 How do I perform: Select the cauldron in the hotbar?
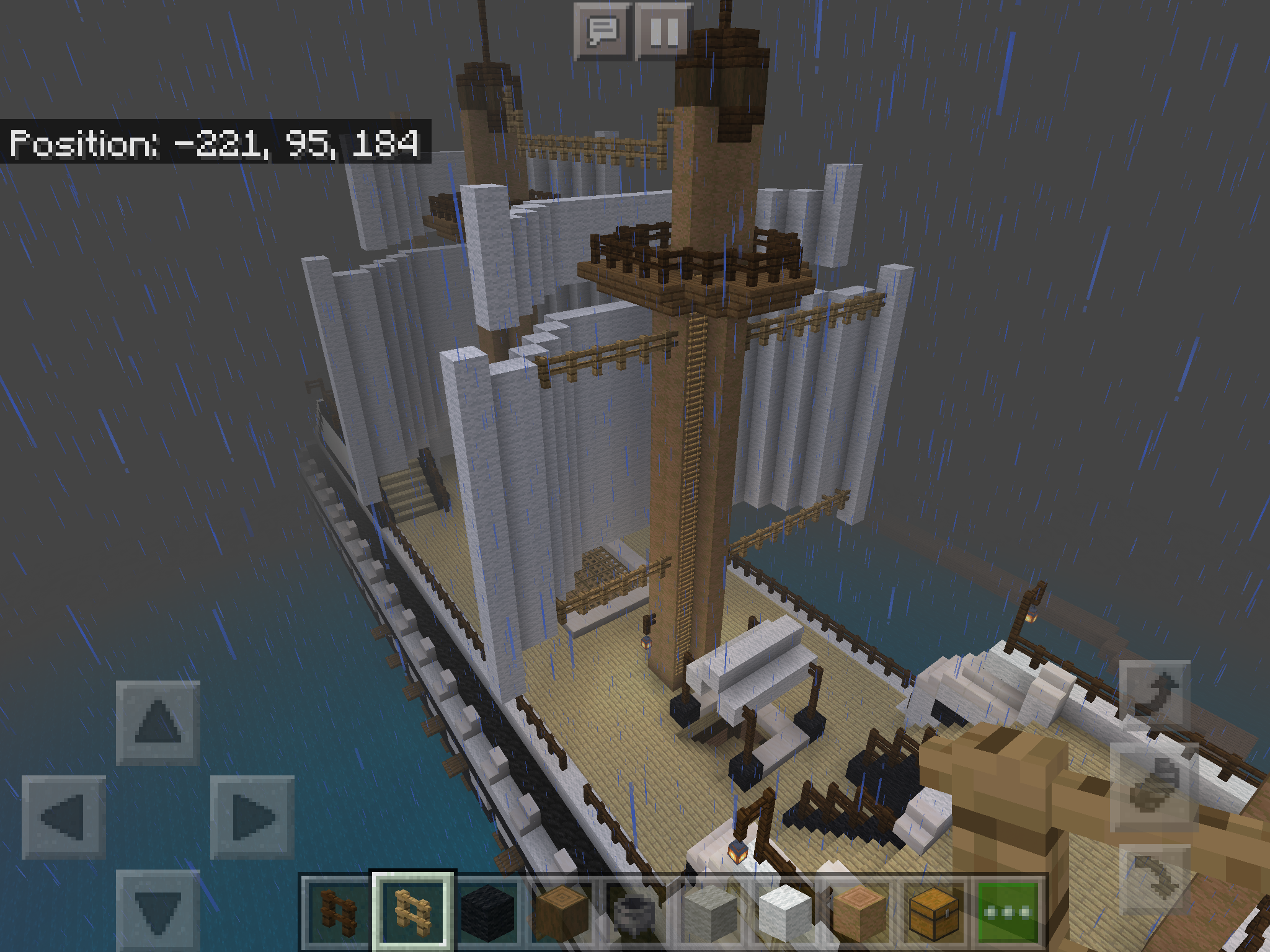[x=636, y=911]
